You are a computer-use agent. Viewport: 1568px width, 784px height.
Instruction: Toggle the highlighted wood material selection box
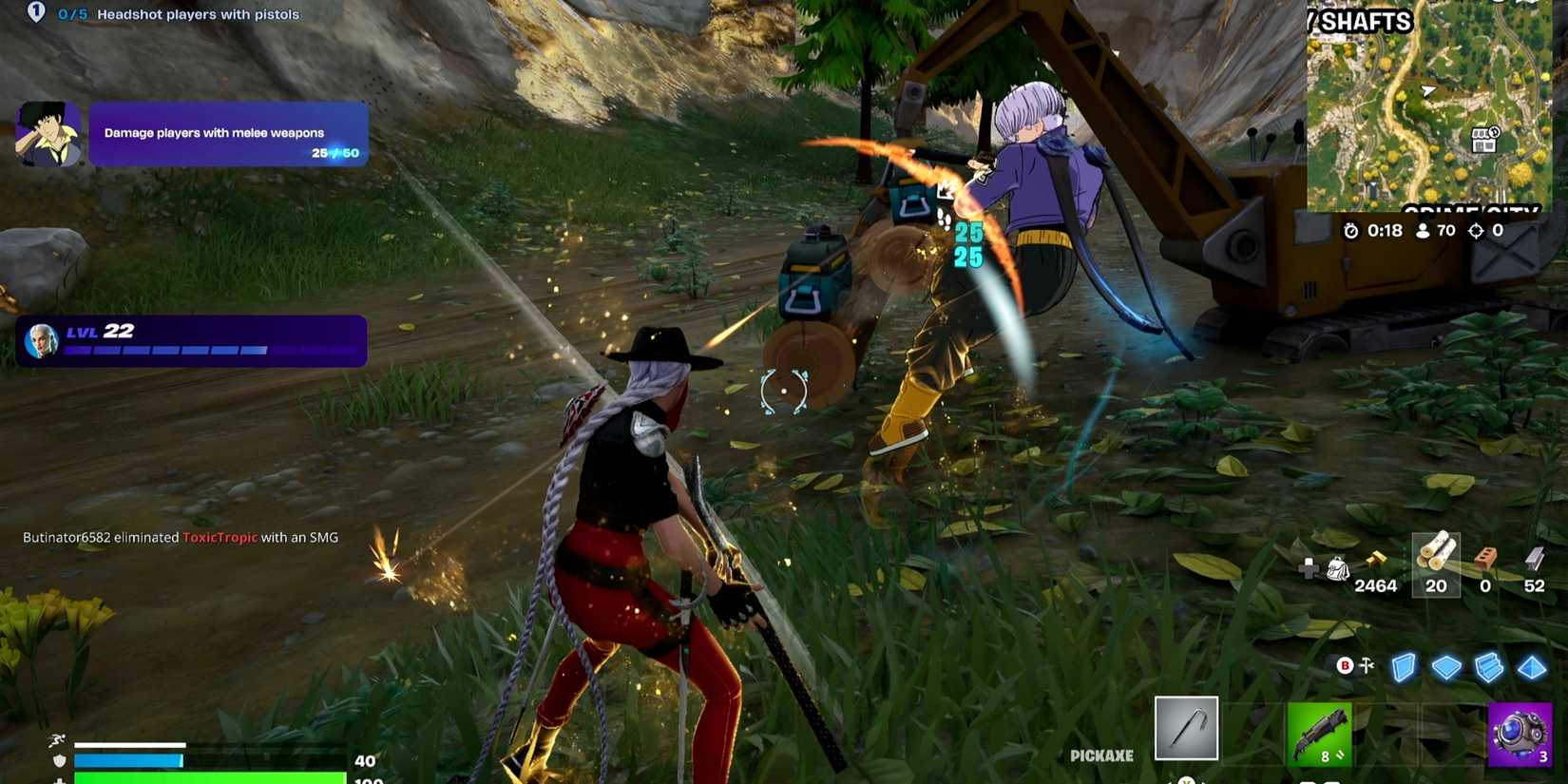[1436, 564]
